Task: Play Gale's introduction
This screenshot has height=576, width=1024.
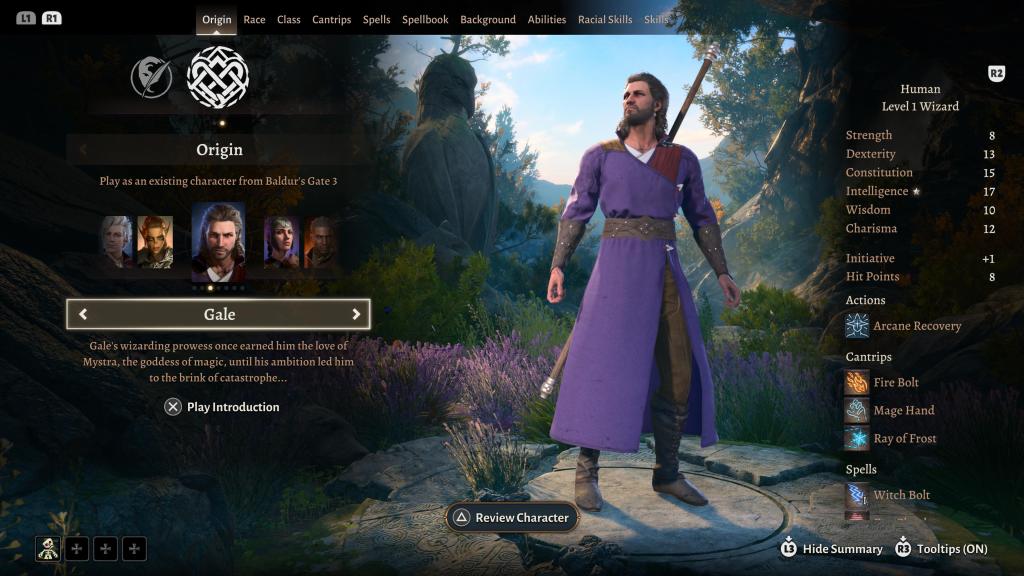Action: pyautogui.click(x=222, y=407)
